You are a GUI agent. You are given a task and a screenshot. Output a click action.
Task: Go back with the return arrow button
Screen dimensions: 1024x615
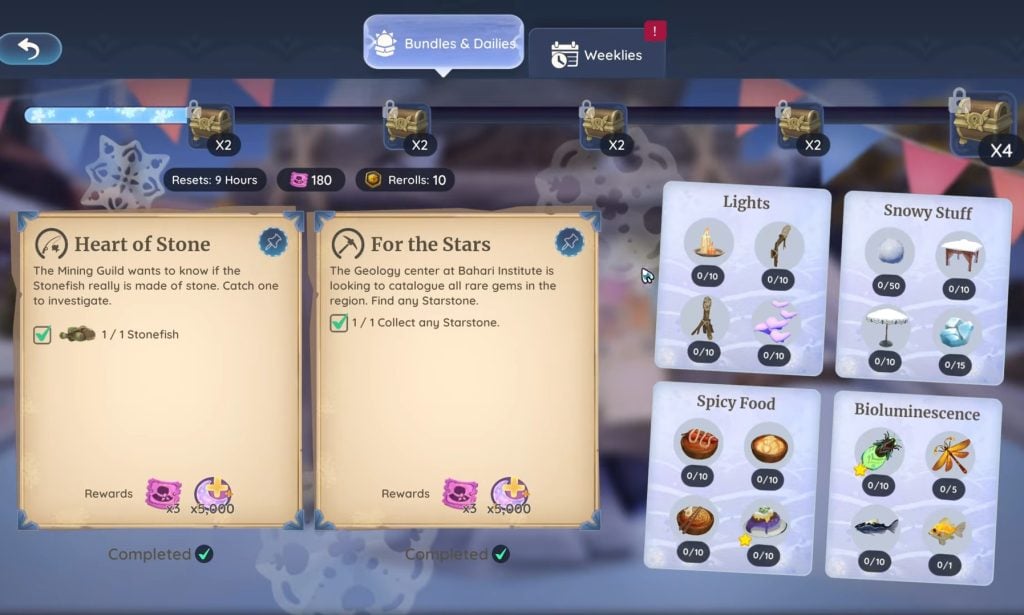click(x=30, y=48)
